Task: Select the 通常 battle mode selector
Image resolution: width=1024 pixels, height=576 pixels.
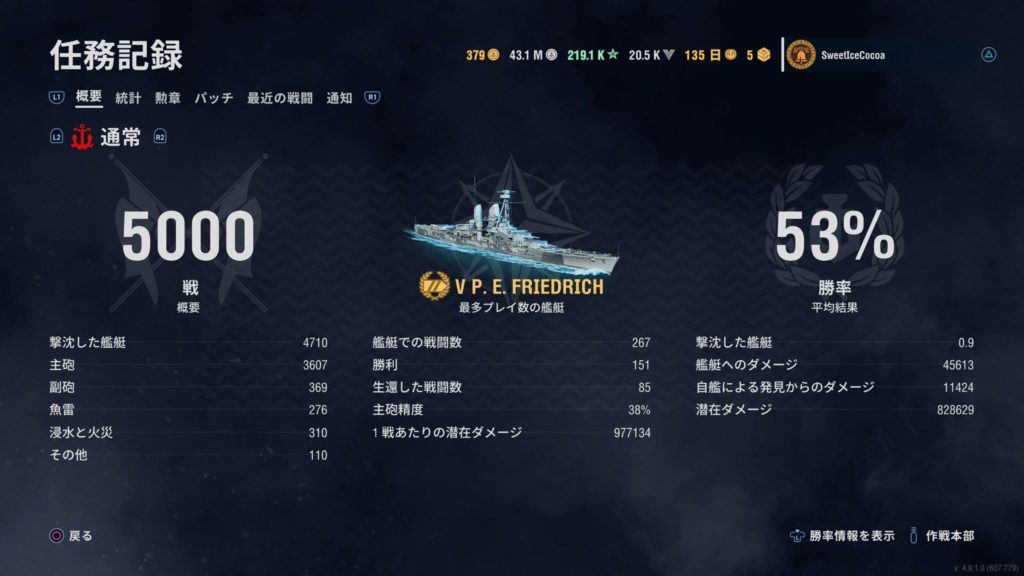Action: [x=108, y=138]
